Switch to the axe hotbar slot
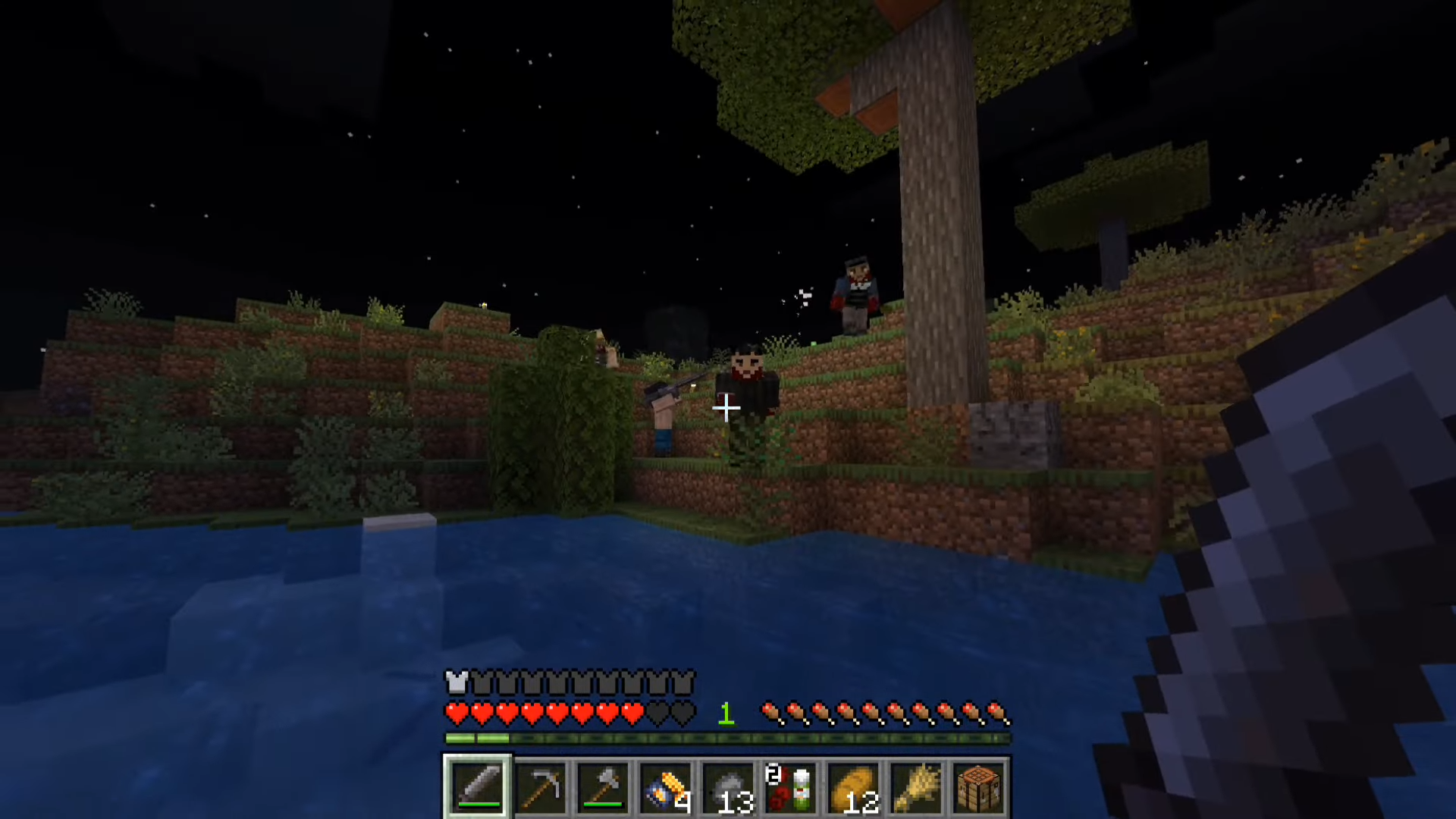Image resolution: width=1456 pixels, height=819 pixels. click(602, 787)
